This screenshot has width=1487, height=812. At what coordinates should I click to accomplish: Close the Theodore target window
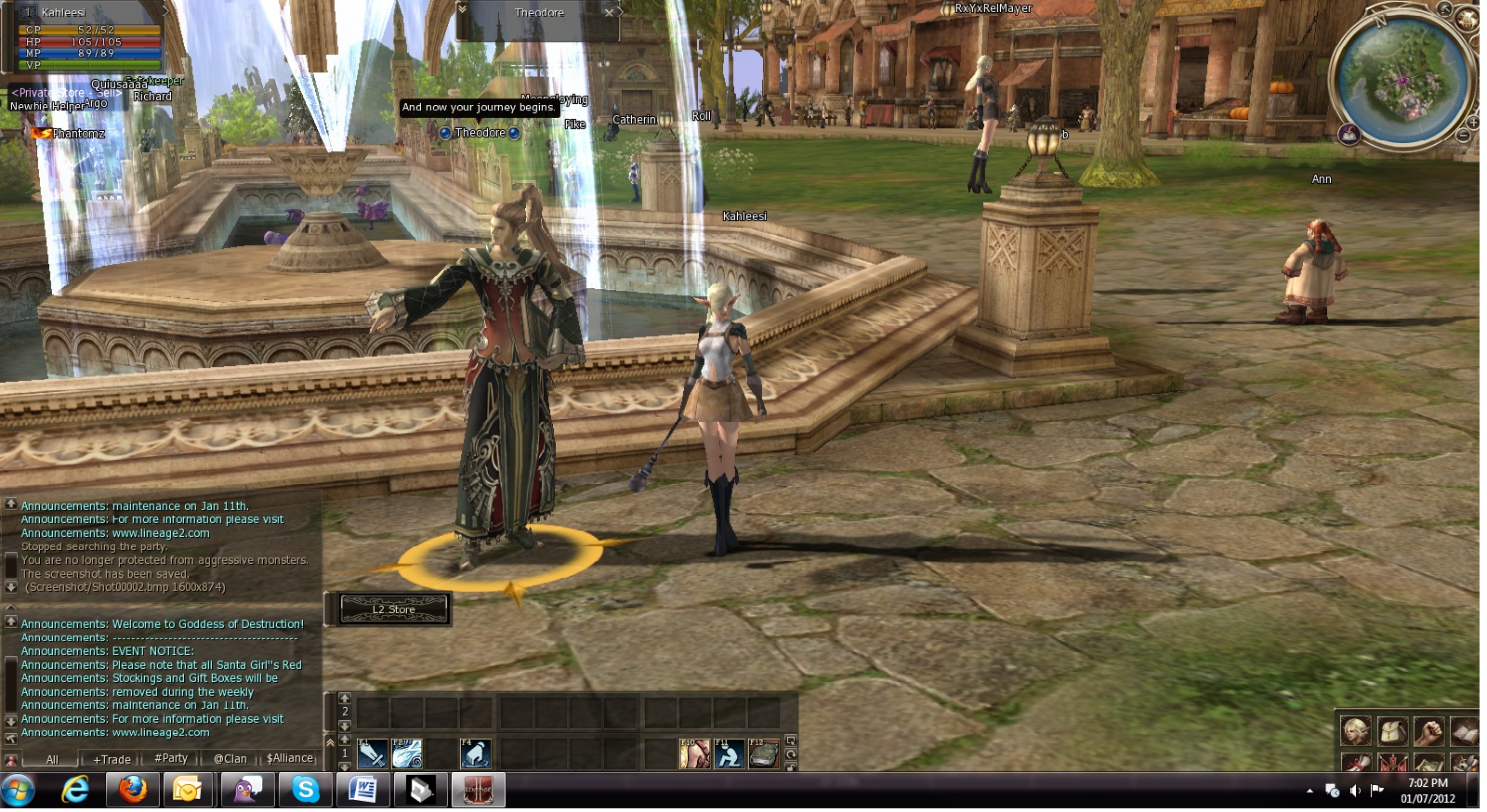coord(610,12)
